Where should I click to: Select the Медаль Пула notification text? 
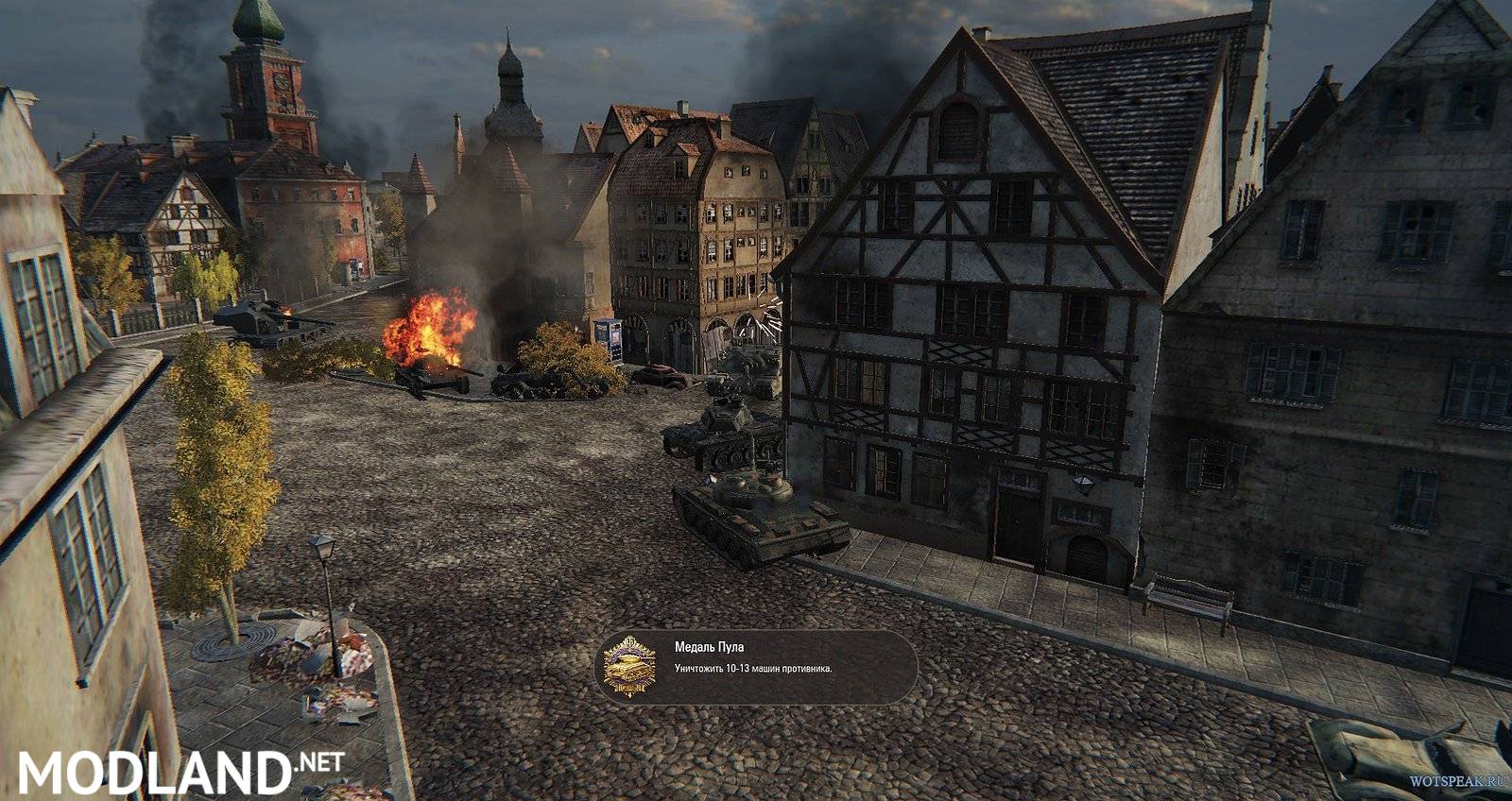(709, 647)
